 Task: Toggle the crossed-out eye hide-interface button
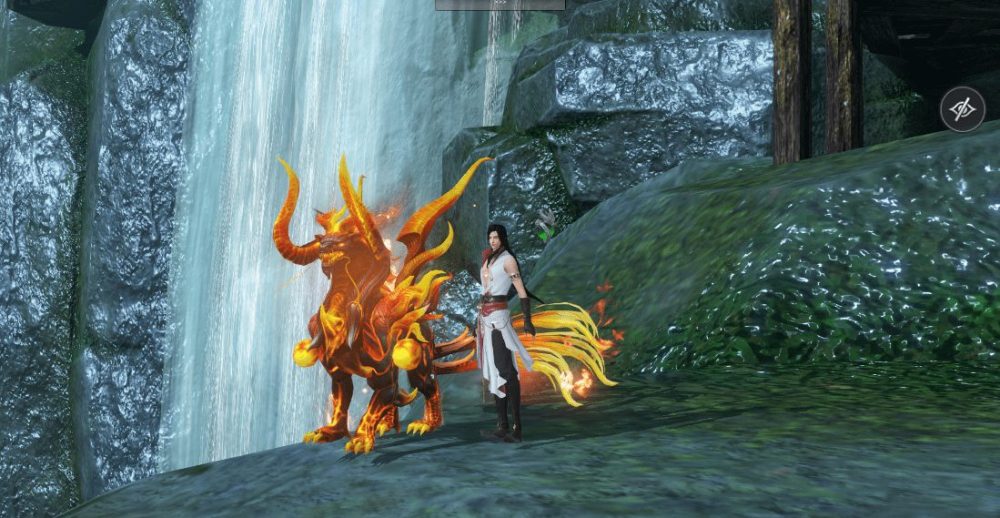click(962, 110)
